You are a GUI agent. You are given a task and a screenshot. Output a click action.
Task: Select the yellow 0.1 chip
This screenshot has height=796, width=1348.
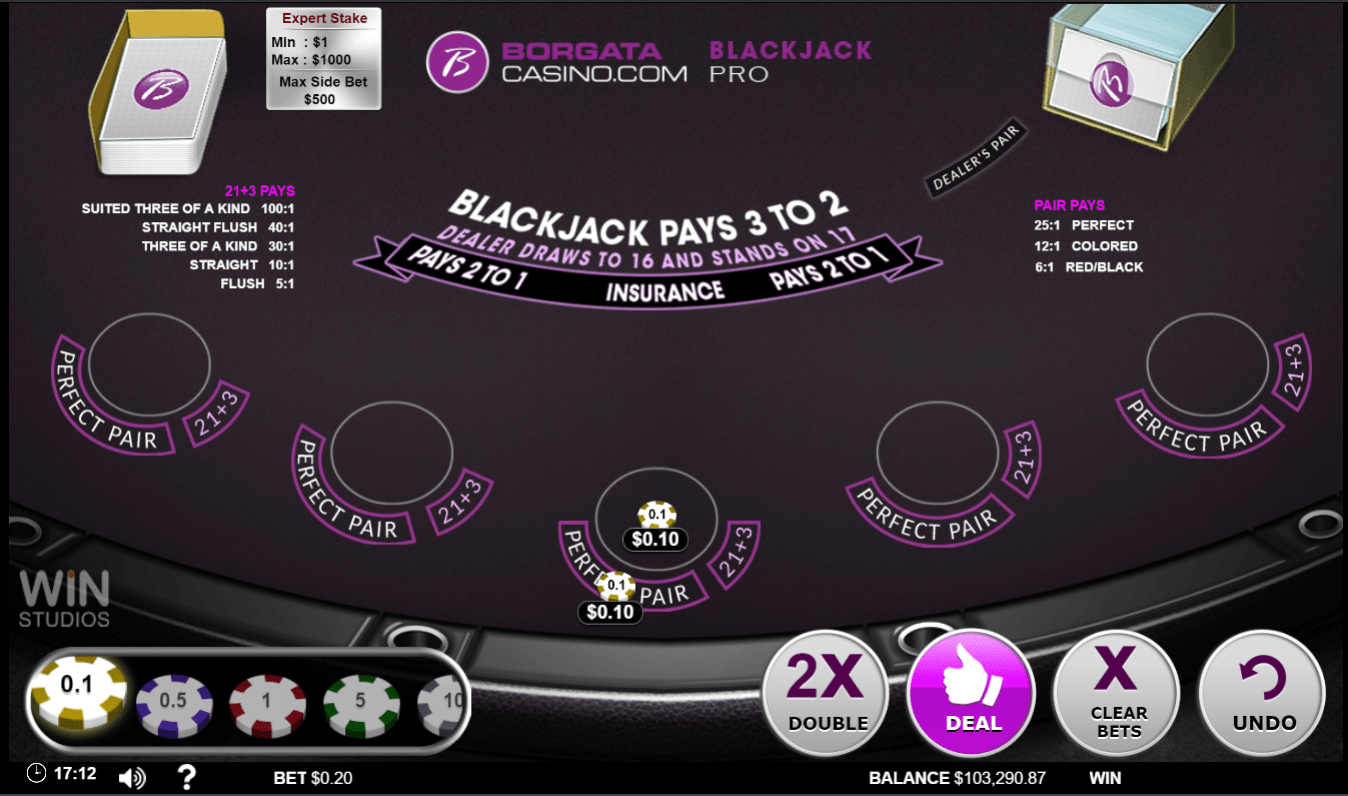(78, 693)
